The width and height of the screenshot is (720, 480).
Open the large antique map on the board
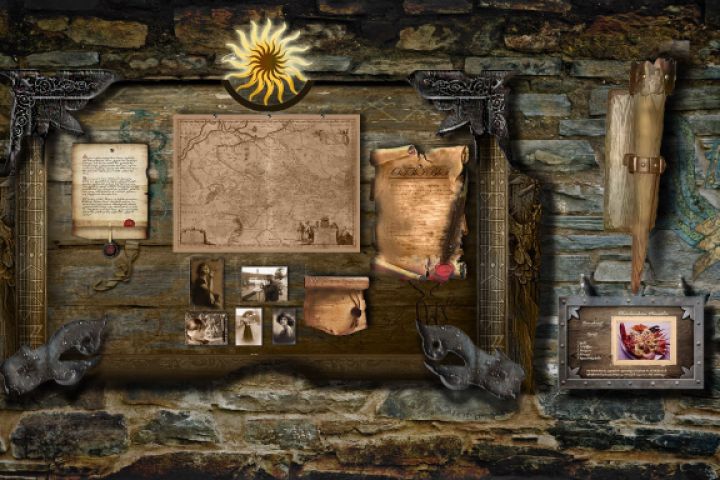(x=266, y=182)
